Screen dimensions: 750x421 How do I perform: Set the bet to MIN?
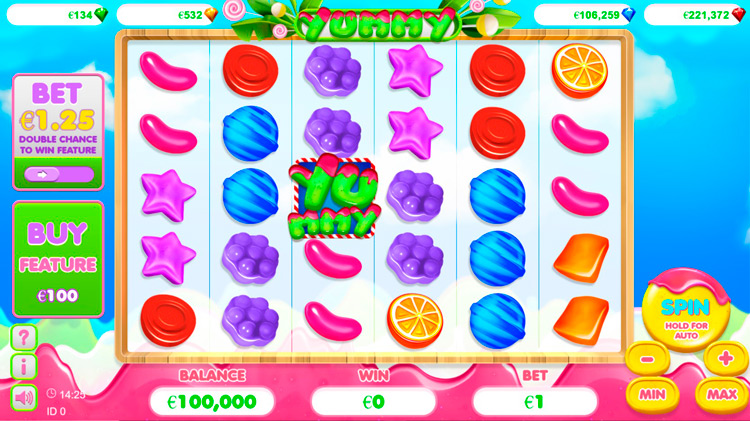[652, 393]
